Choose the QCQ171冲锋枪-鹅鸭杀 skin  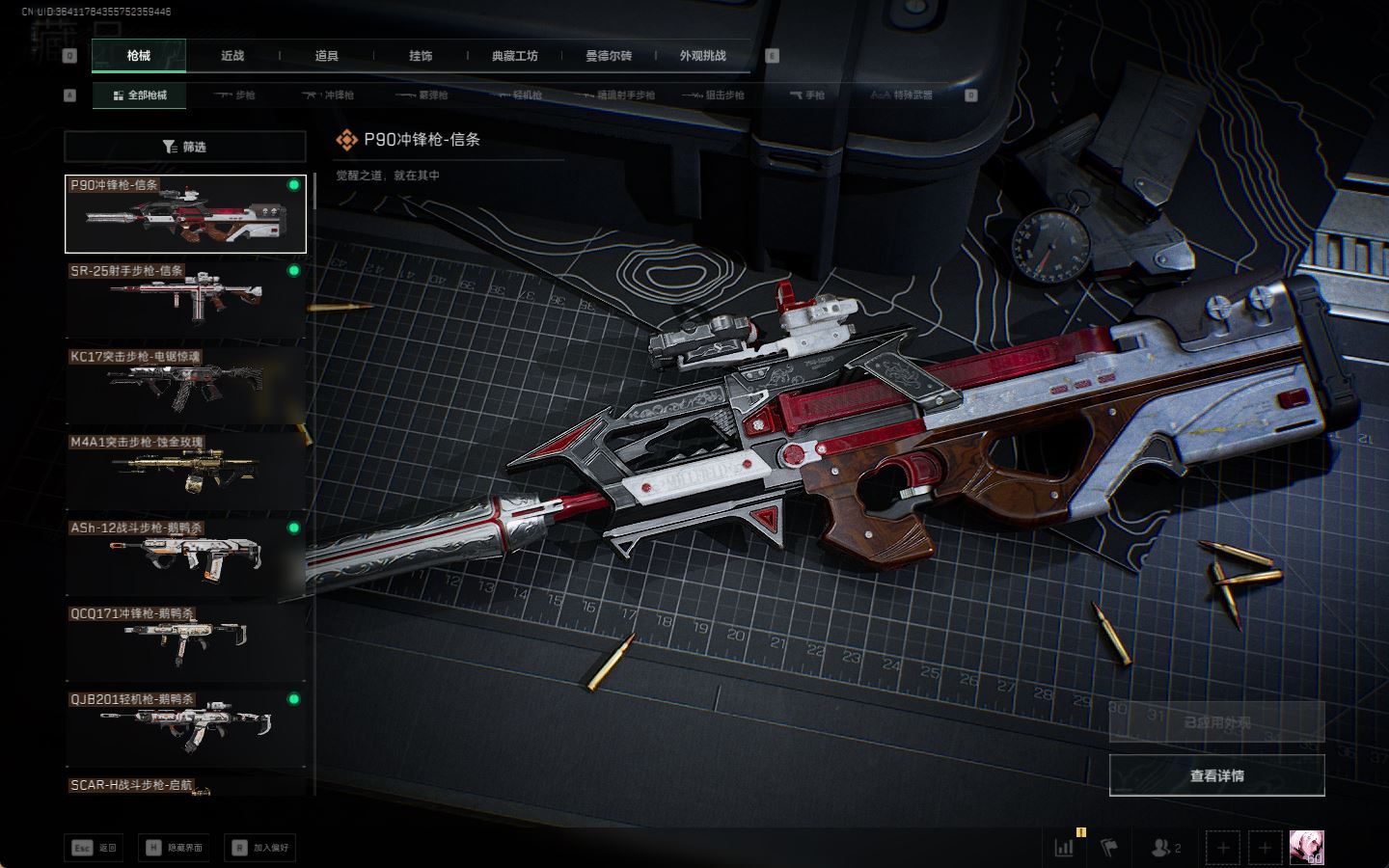click(x=185, y=642)
